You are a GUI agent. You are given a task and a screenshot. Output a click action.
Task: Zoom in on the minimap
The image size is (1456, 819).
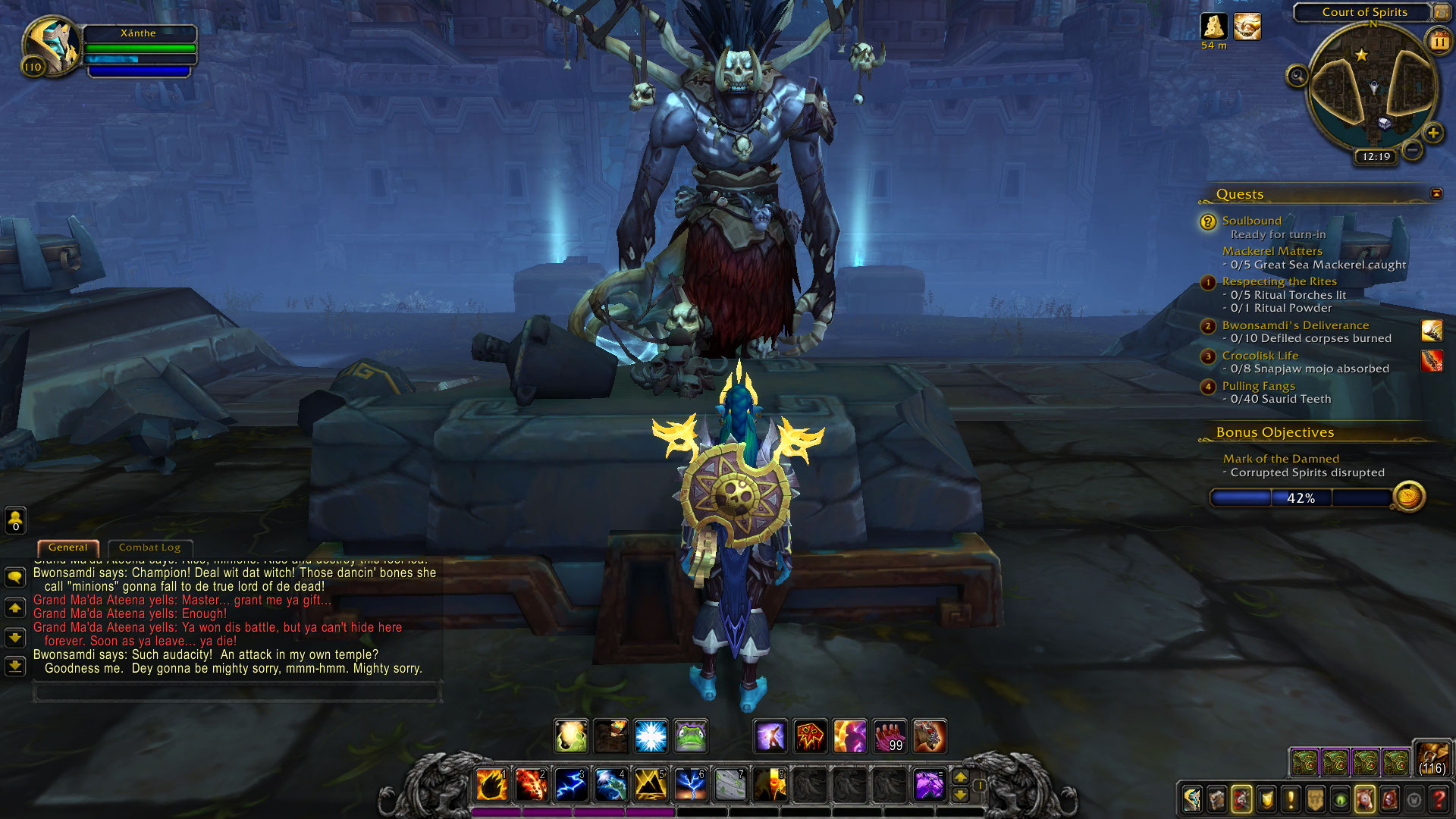pos(1432,133)
